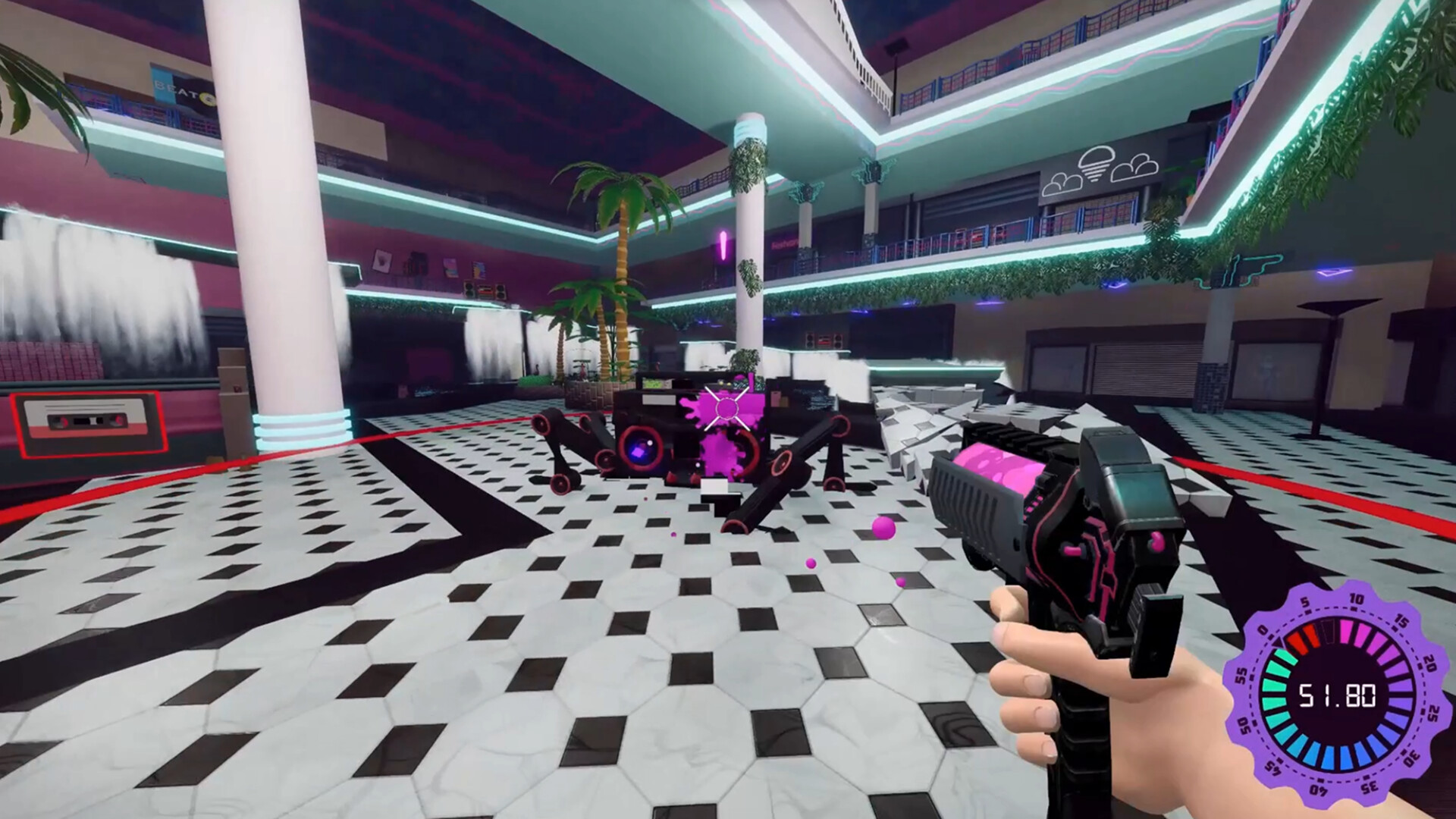Click a floating pink paint orb
1456x819 pixels.
point(885,529)
